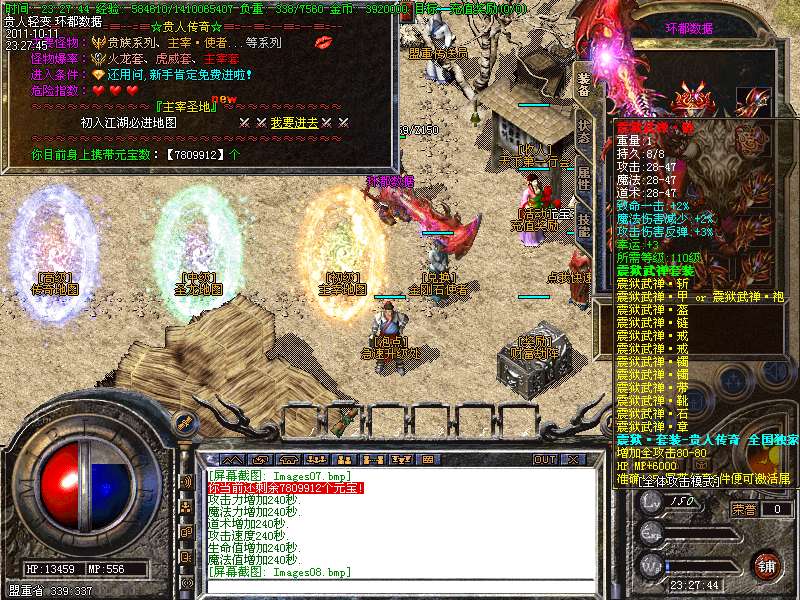Switch to the 装备 equipment tab

pos(584,84)
